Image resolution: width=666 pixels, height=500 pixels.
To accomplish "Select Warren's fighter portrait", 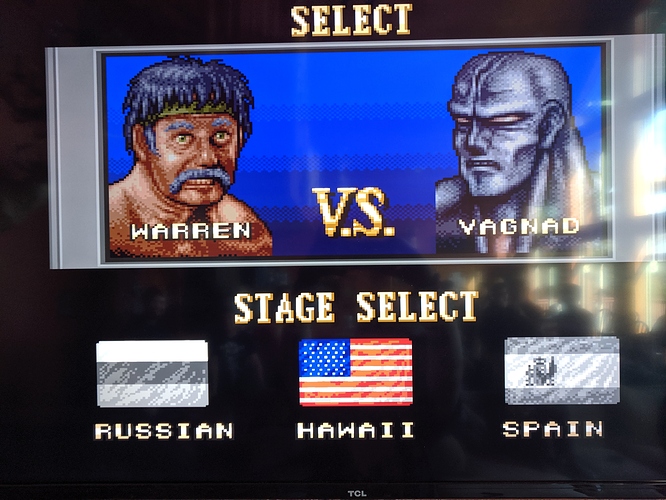I will pyautogui.click(x=190, y=155).
